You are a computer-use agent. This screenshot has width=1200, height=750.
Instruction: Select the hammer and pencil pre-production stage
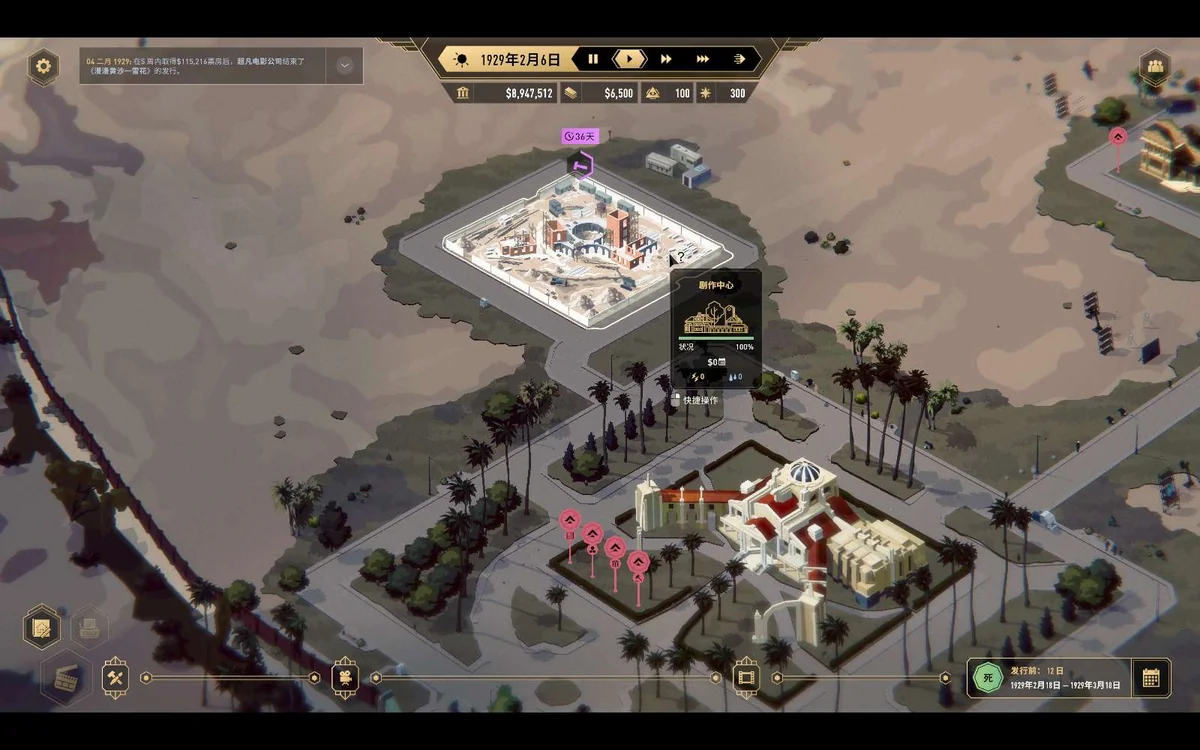click(115, 677)
